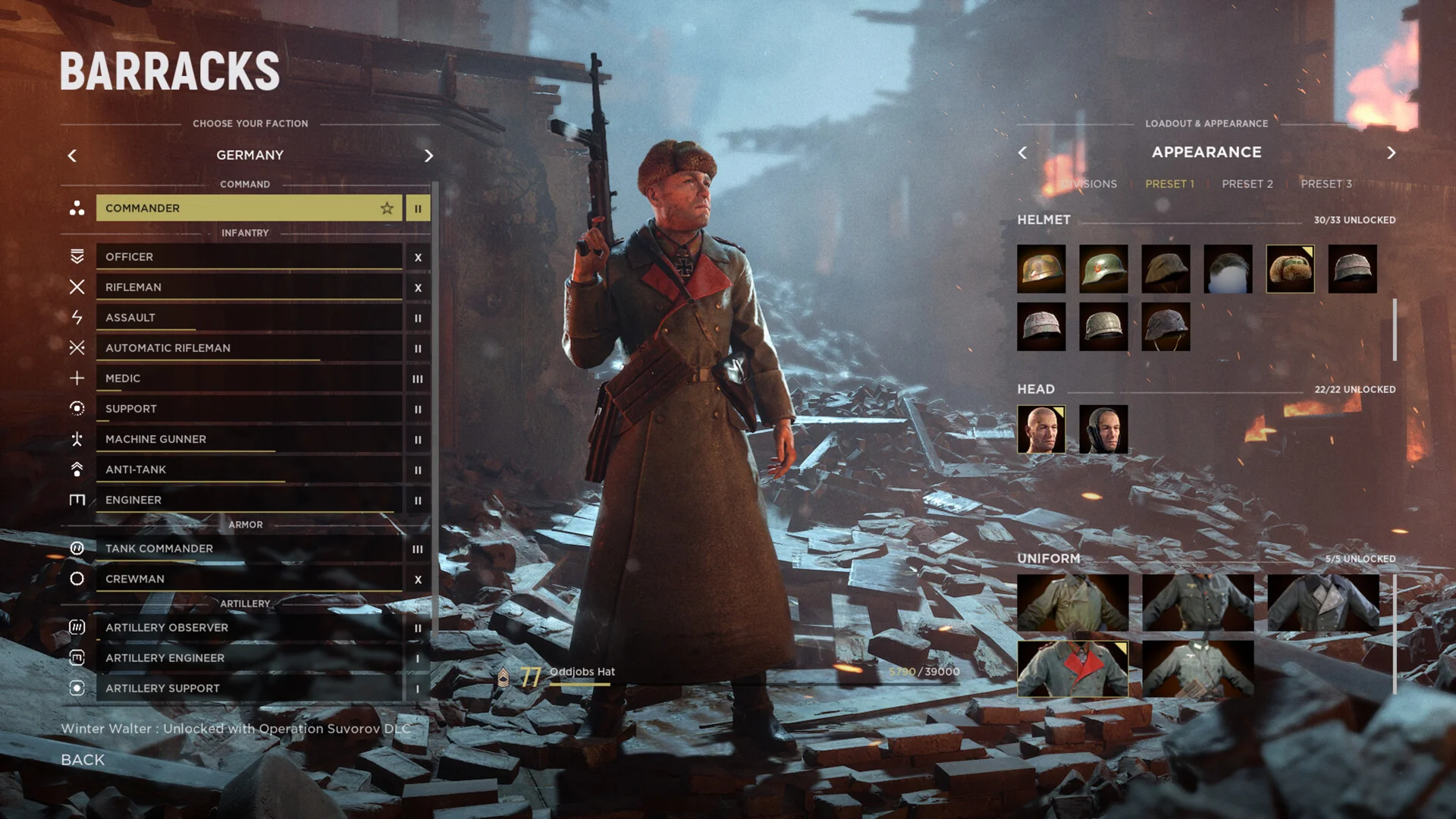Go to next Loadout & Appearance section
The height and width of the screenshot is (819, 1456).
coord(1391,153)
